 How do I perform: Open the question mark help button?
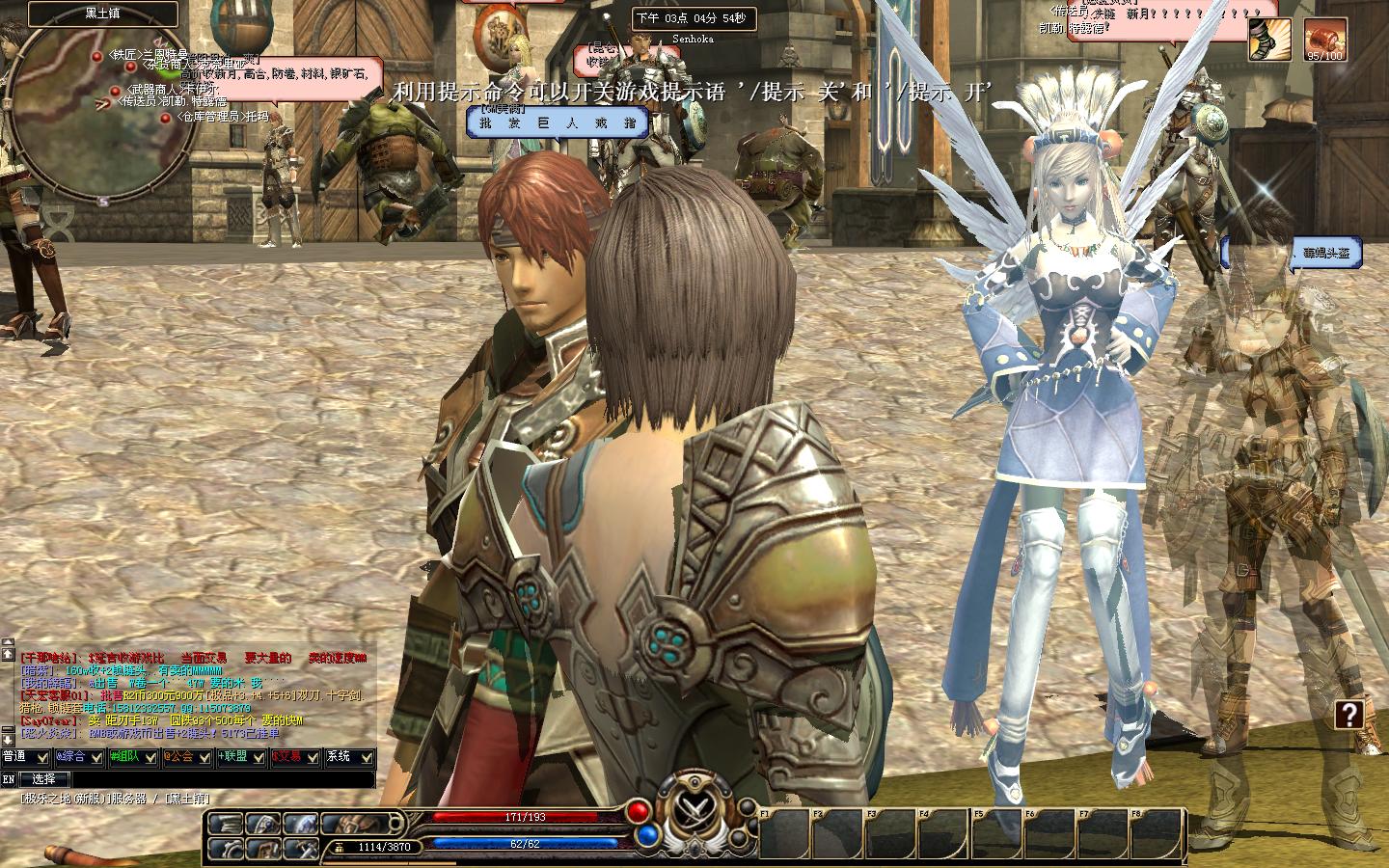point(1348,715)
